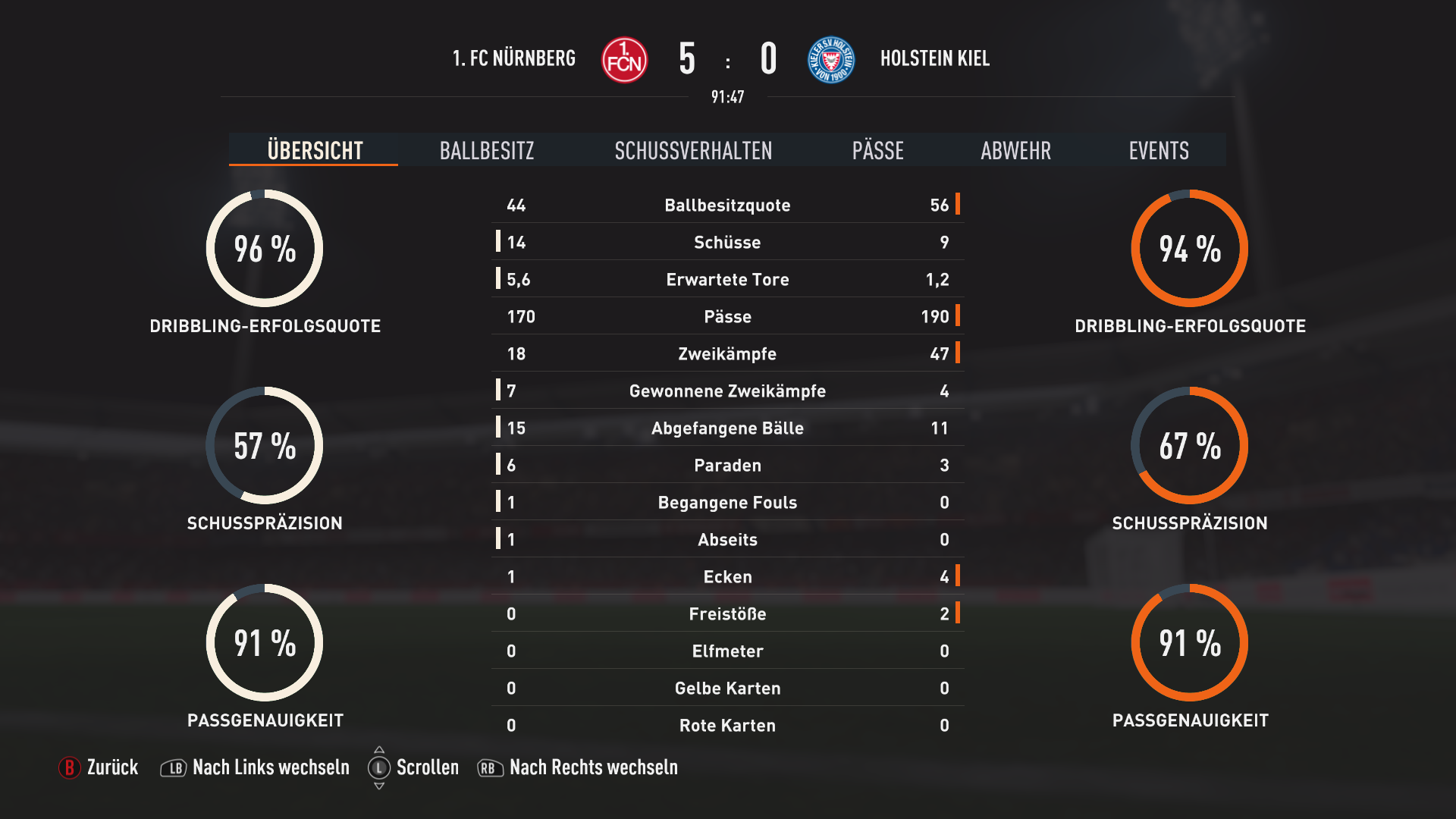This screenshot has height=819, width=1456.
Task: Switch to the Ballbesitz tab
Action: tap(487, 150)
